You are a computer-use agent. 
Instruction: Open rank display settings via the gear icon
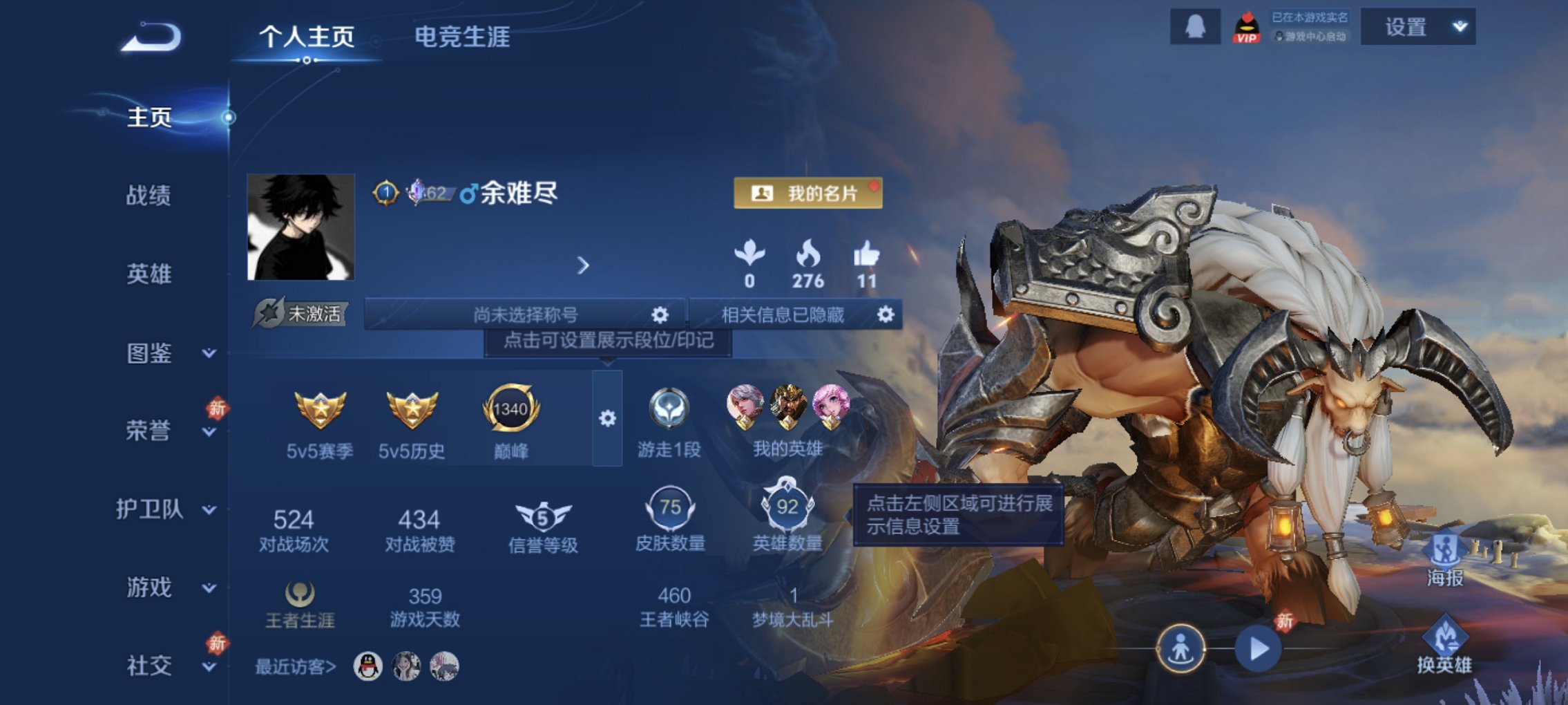click(x=606, y=418)
